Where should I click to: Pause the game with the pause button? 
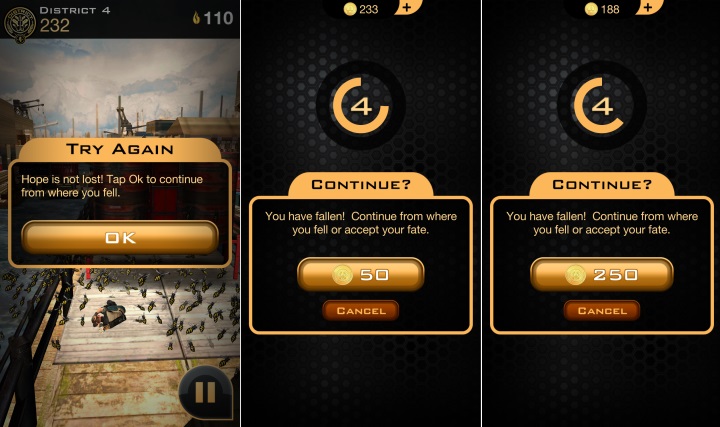pos(204,392)
